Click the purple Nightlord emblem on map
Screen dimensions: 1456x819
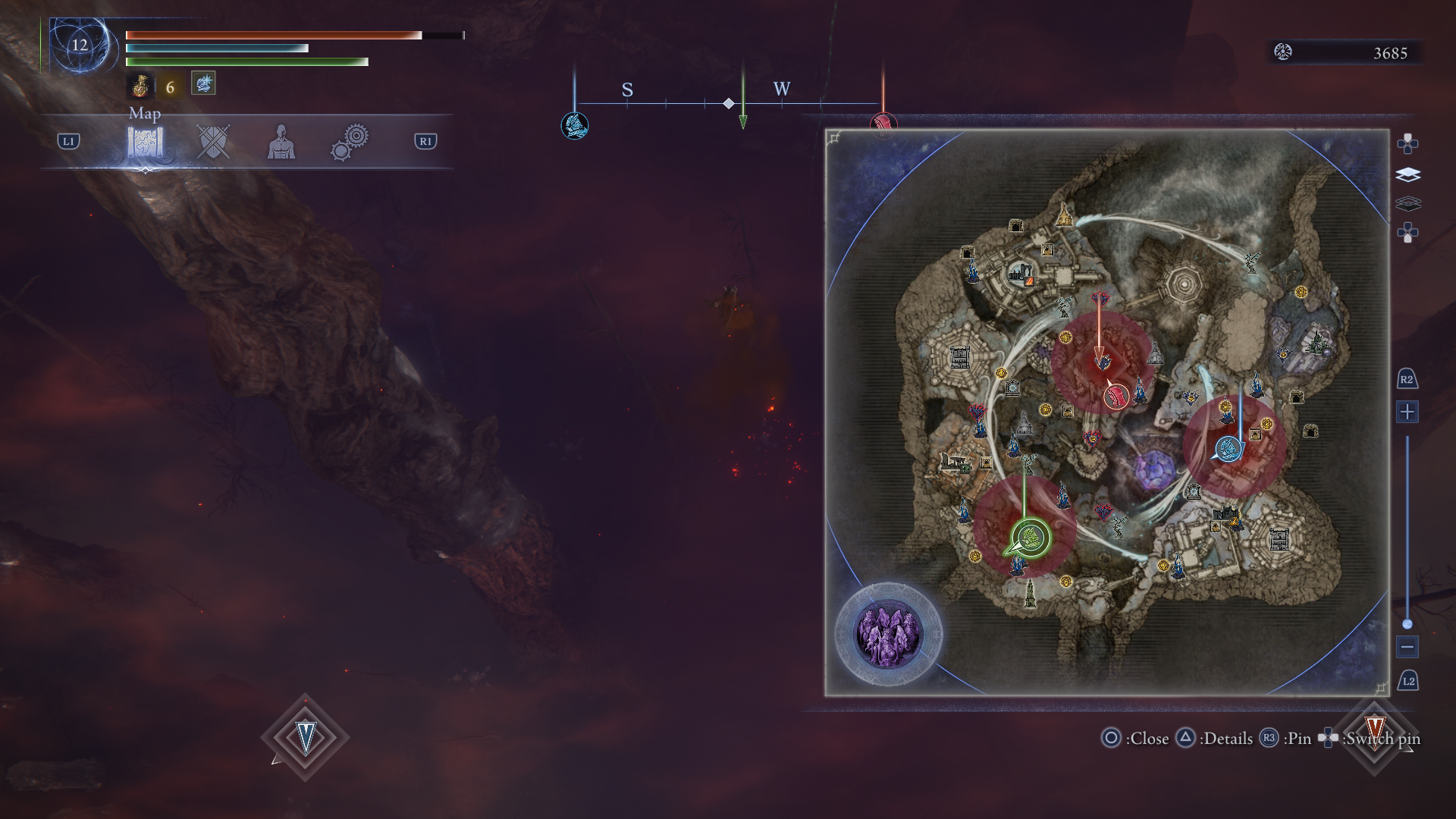[888, 635]
